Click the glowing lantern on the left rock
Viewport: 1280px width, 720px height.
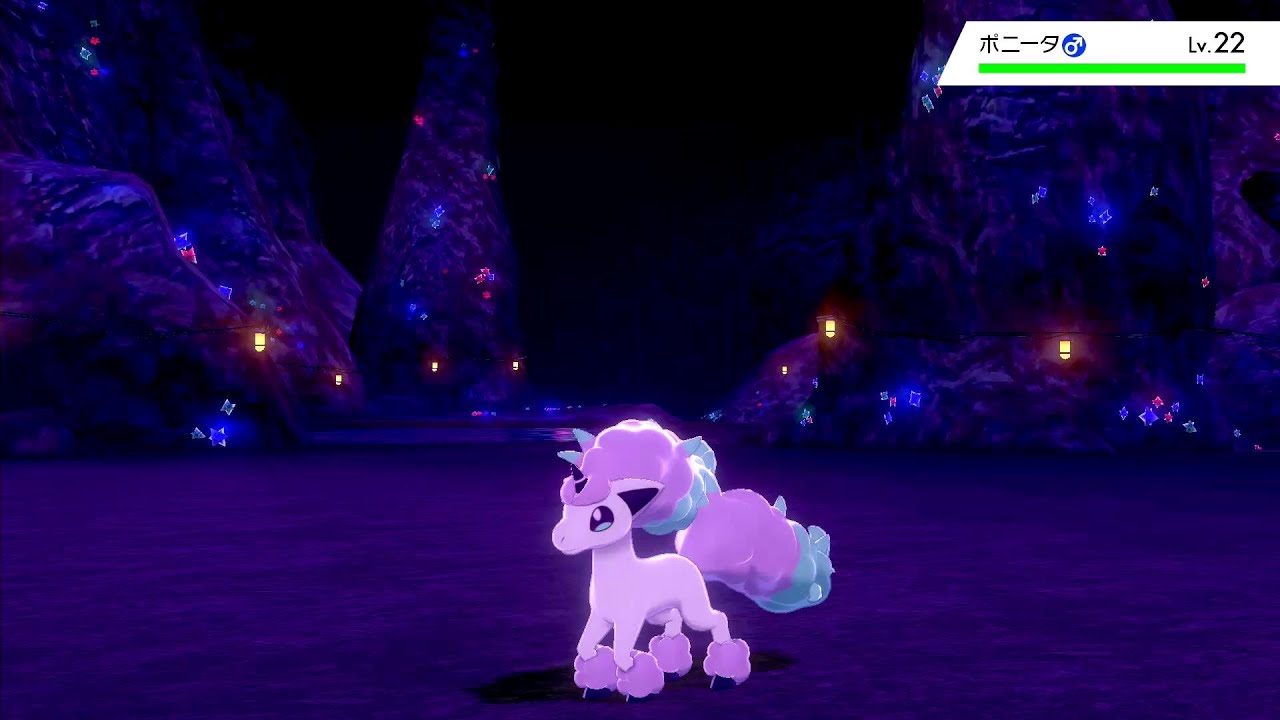pyautogui.click(x=262, y=340)
